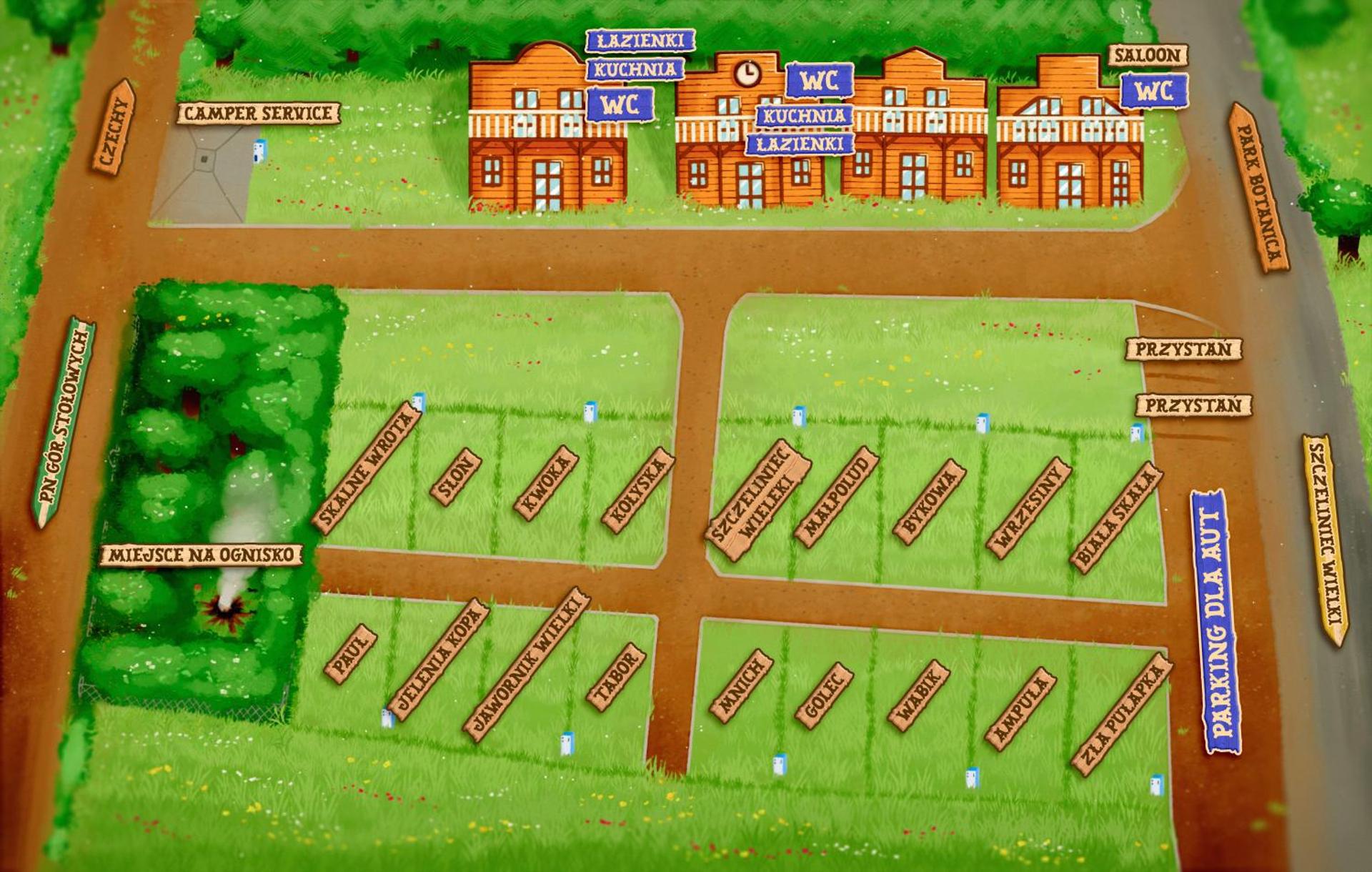Select the Mnich pitch sign

click(742, 685)
